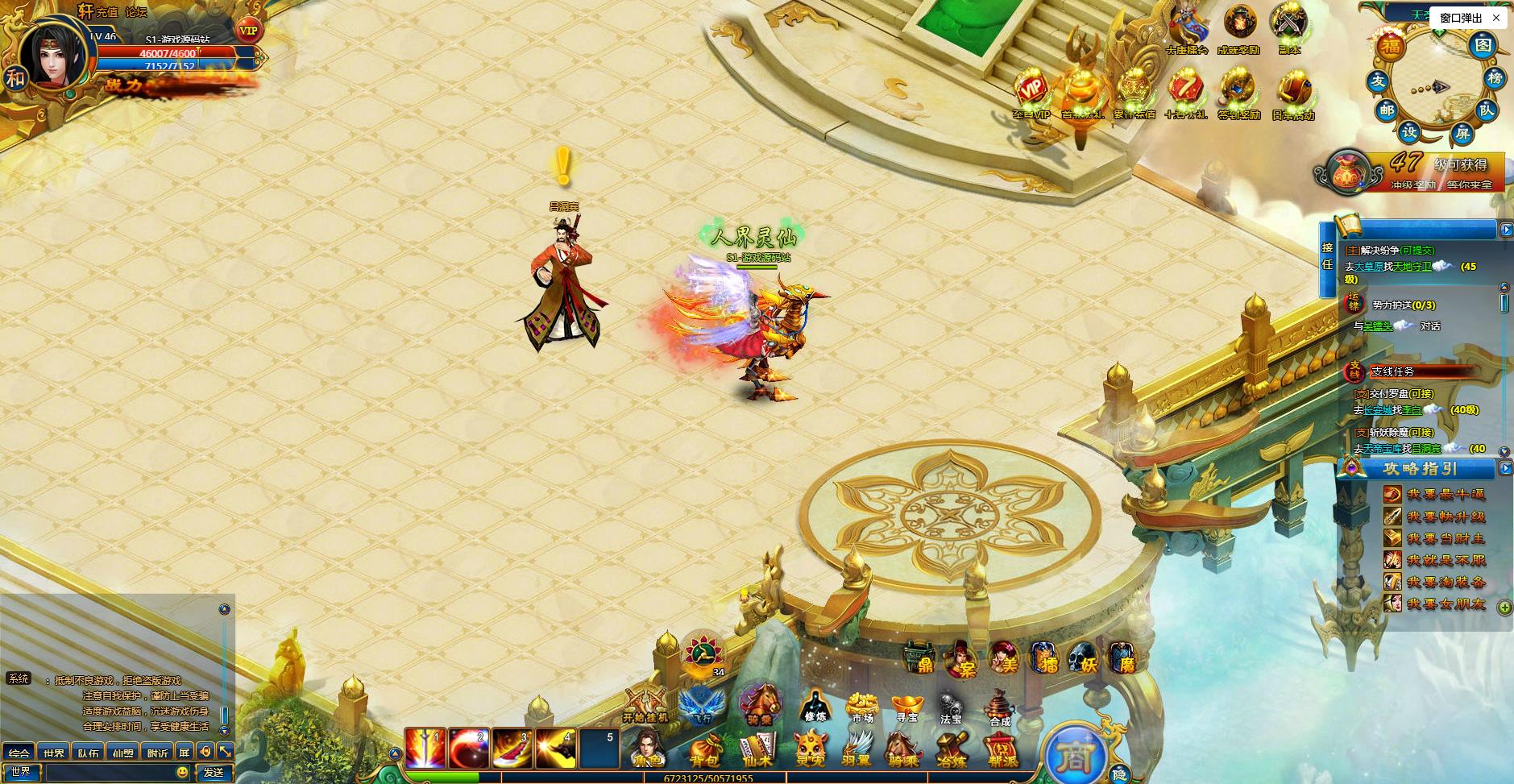Open the 市场 market

pos(861,707)
